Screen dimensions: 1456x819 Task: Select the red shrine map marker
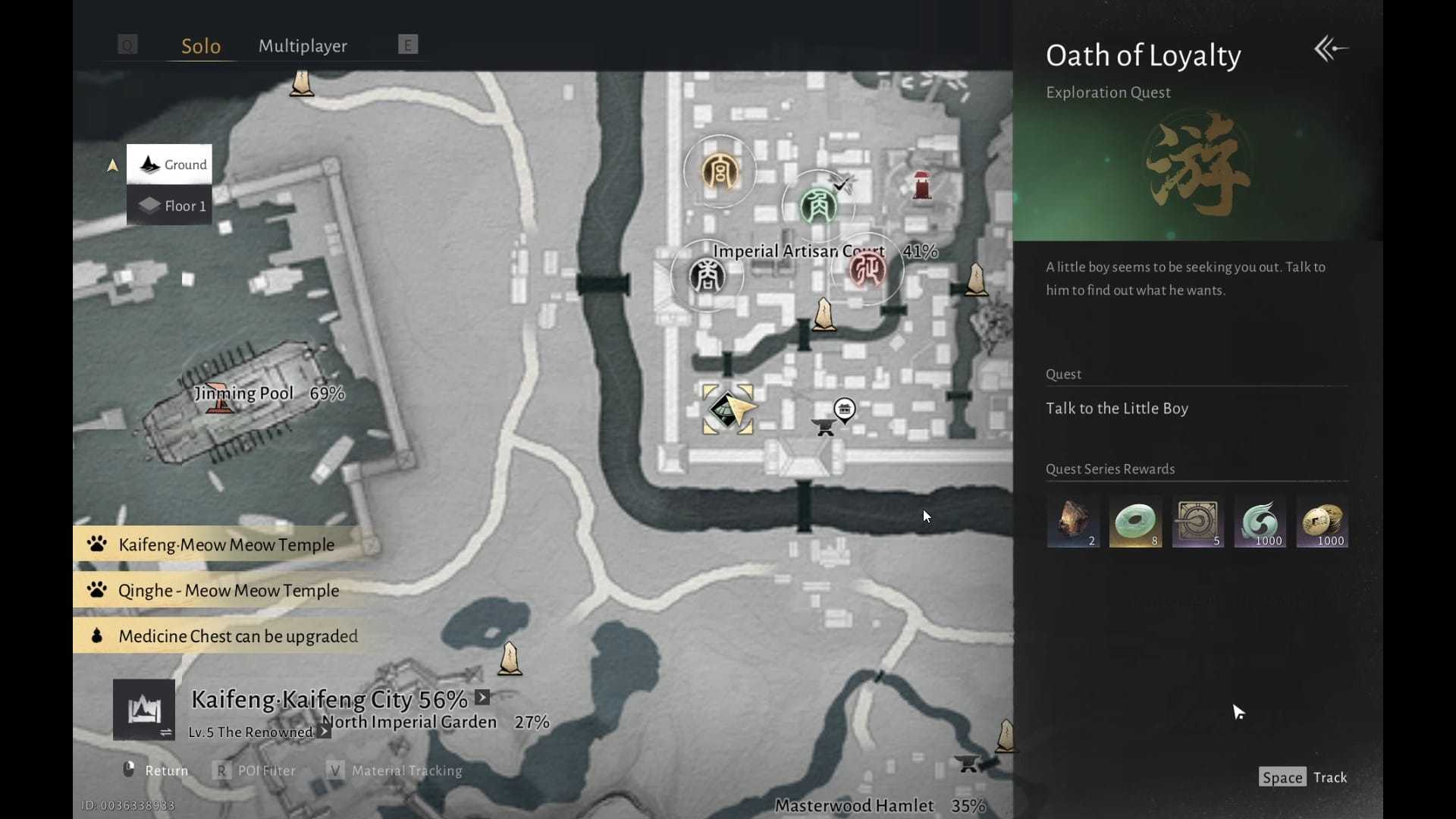(x=922, y=185)
